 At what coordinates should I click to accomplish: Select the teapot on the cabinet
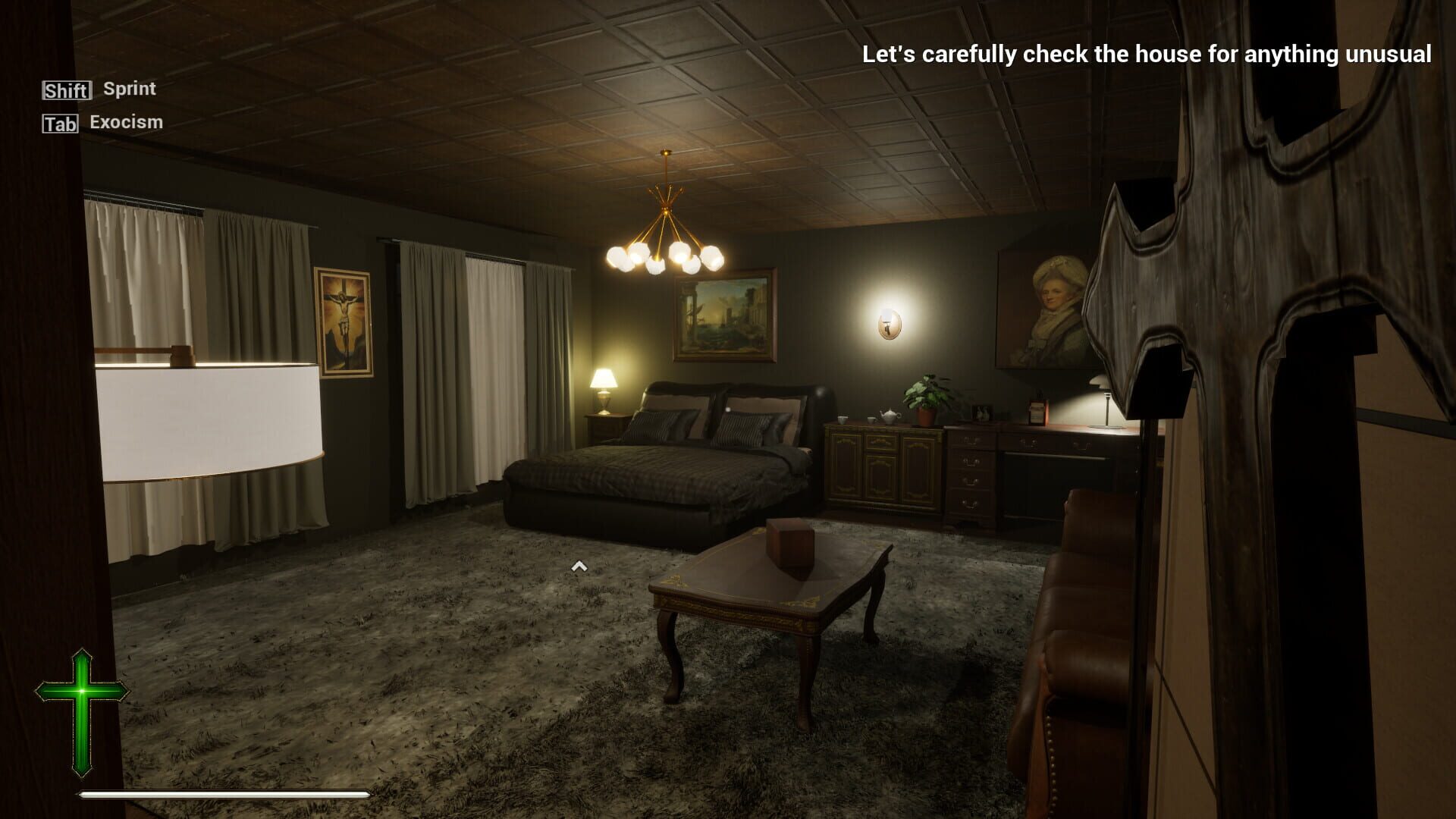tap(890, 416)
